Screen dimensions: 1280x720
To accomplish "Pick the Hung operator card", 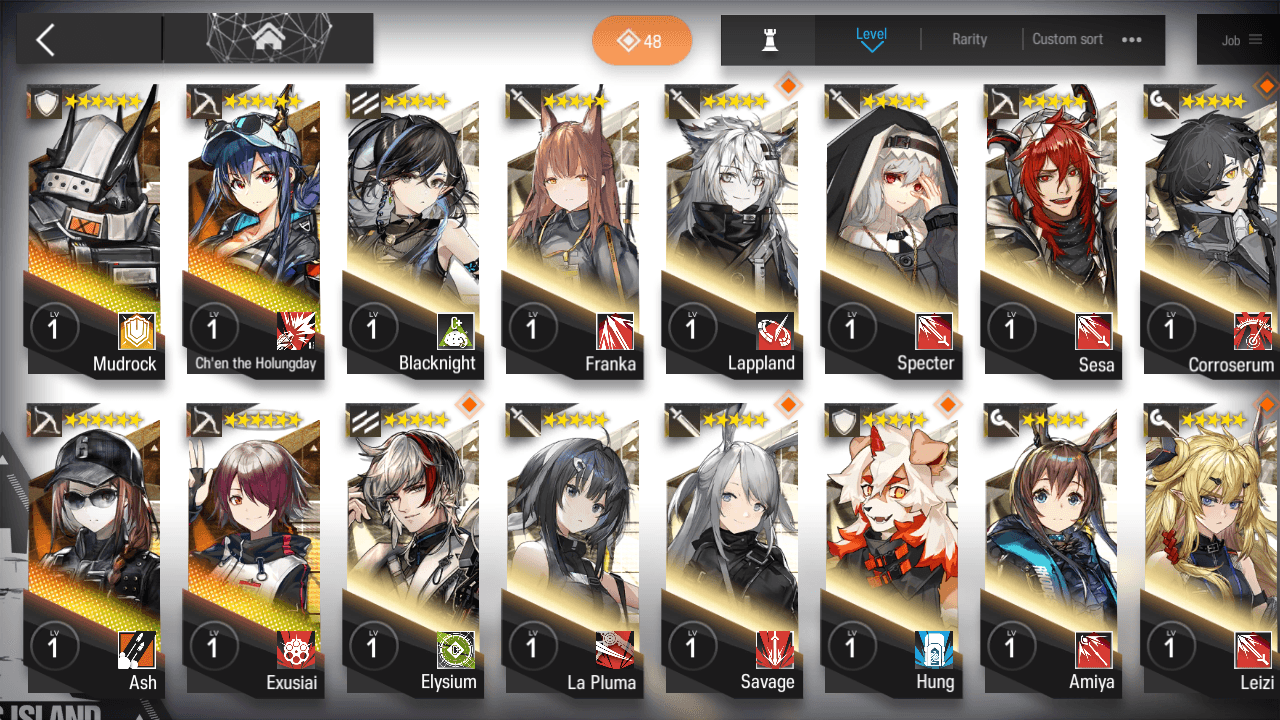I will coord(891,548).
